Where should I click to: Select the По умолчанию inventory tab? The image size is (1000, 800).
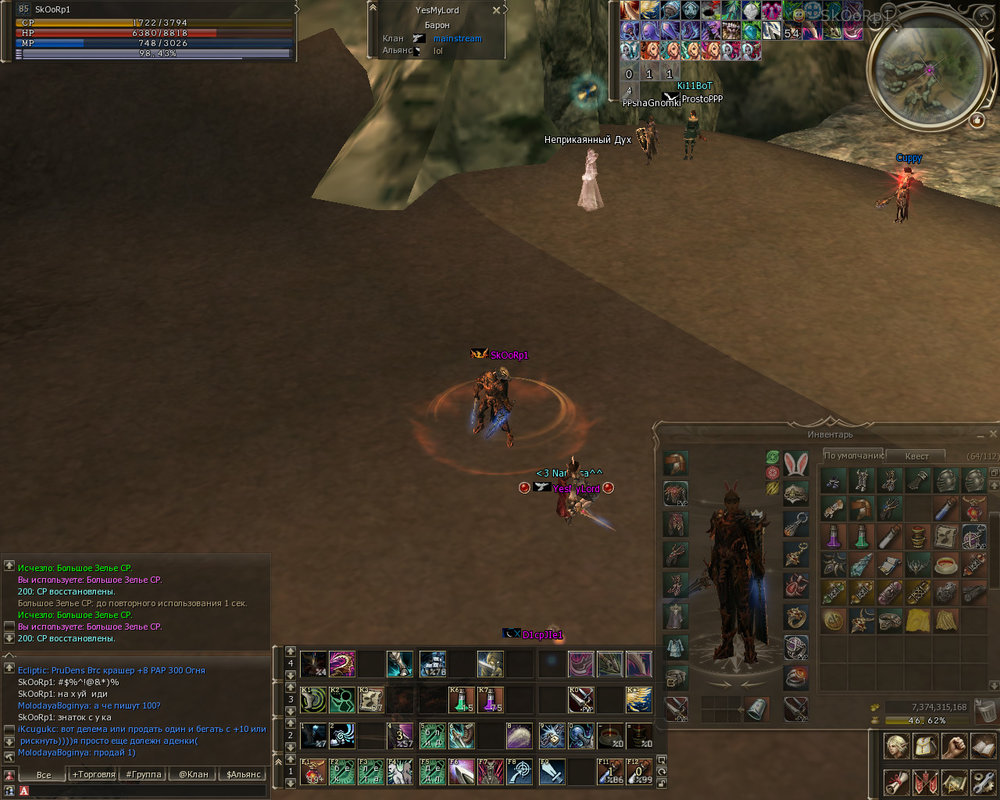852,456
